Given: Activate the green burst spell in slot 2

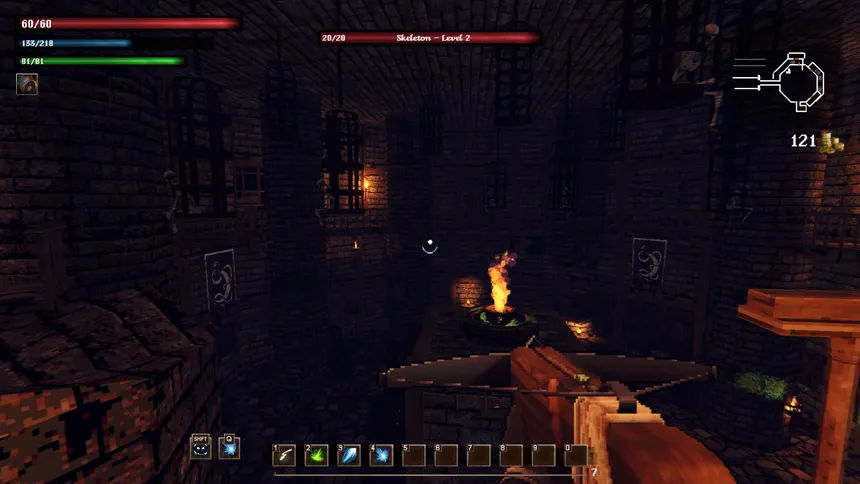Looking at the screenshot, I should pos(317,456).
